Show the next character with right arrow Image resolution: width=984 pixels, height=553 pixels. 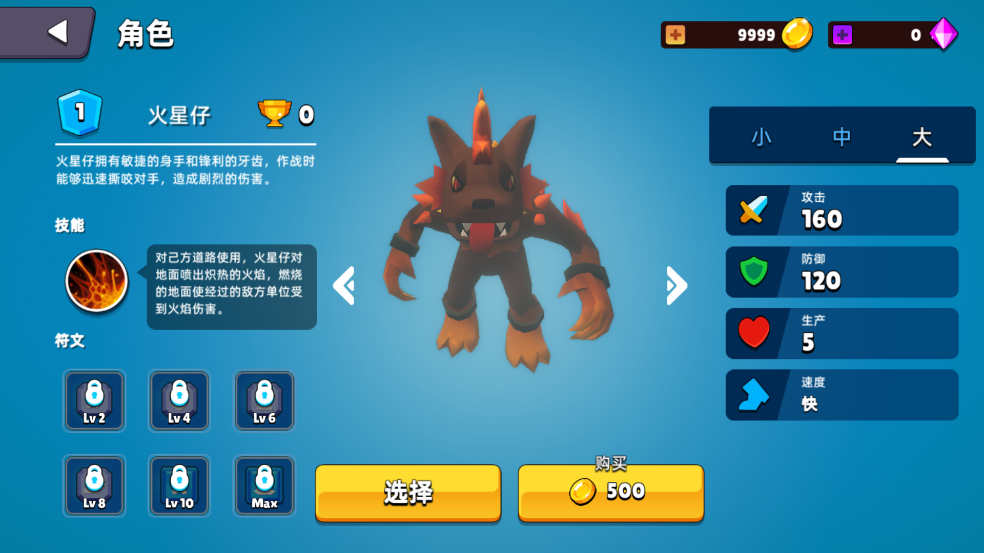pos(676,286)
